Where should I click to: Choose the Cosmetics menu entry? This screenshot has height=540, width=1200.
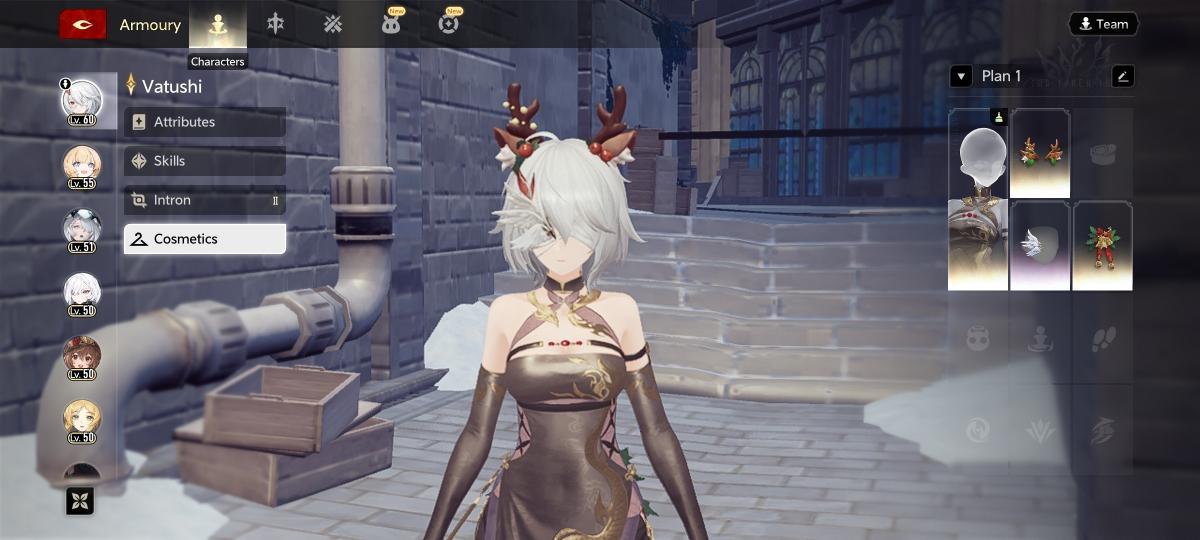(x=205, y=239)
